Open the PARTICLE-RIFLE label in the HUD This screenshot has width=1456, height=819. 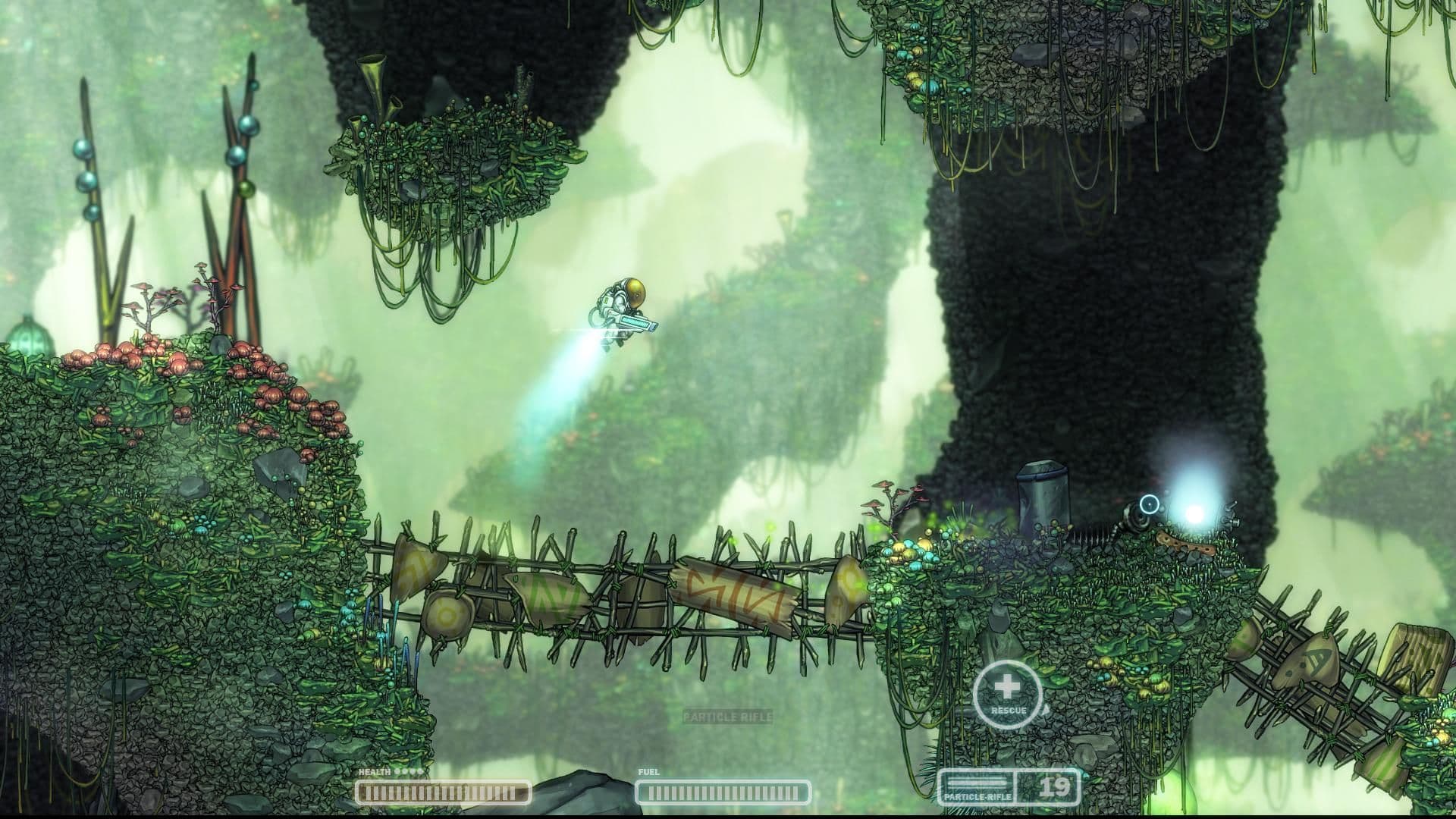pos(978,796)
